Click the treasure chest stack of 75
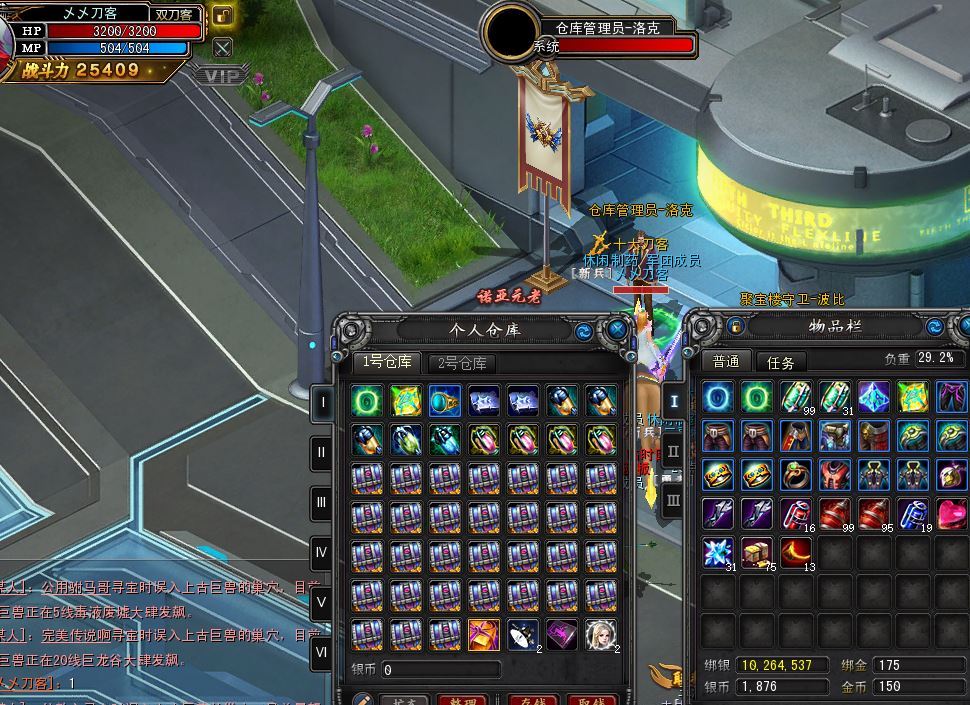 [x=757, y=552]
